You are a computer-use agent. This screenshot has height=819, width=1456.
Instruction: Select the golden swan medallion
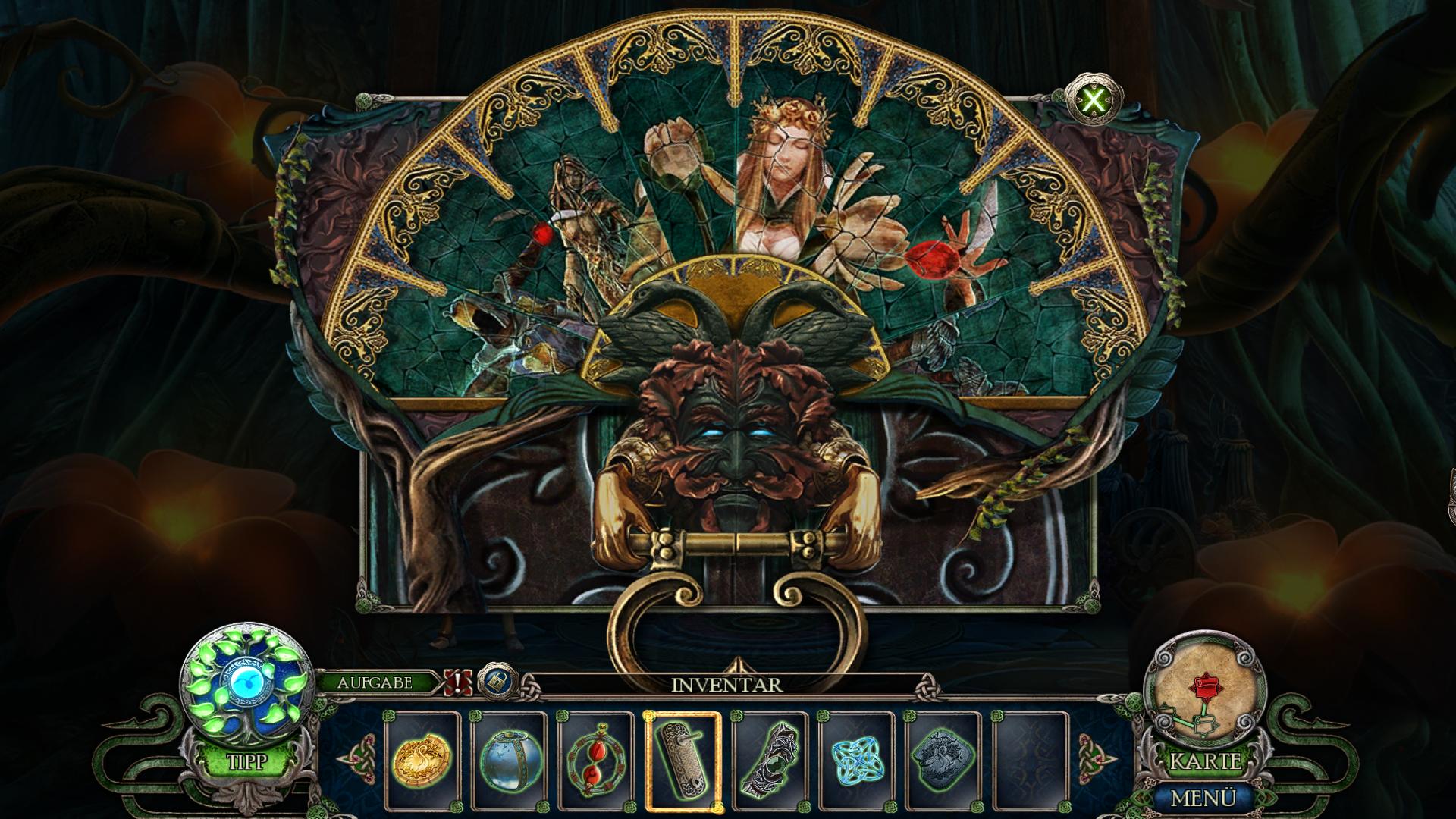(422, 760)
